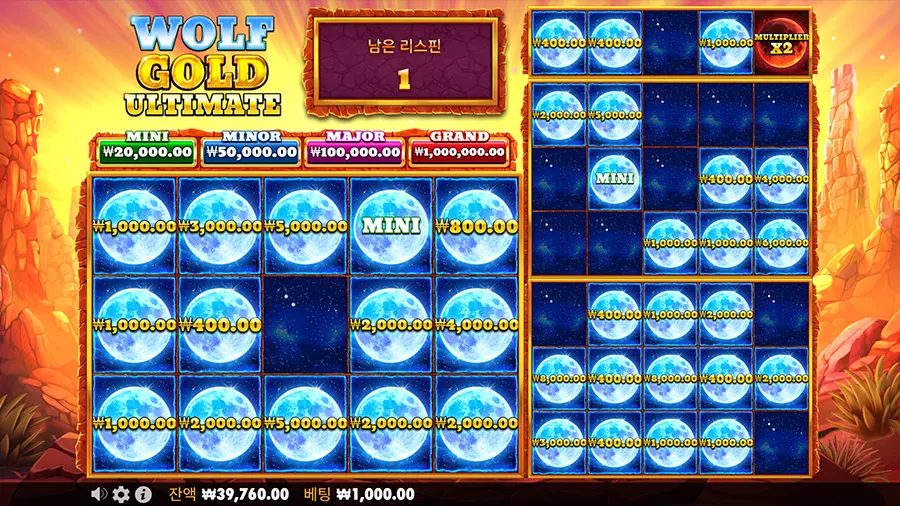900x506 pixels.
Task: Toggle the sound speaker icon
Action: [x=99, y=494]
